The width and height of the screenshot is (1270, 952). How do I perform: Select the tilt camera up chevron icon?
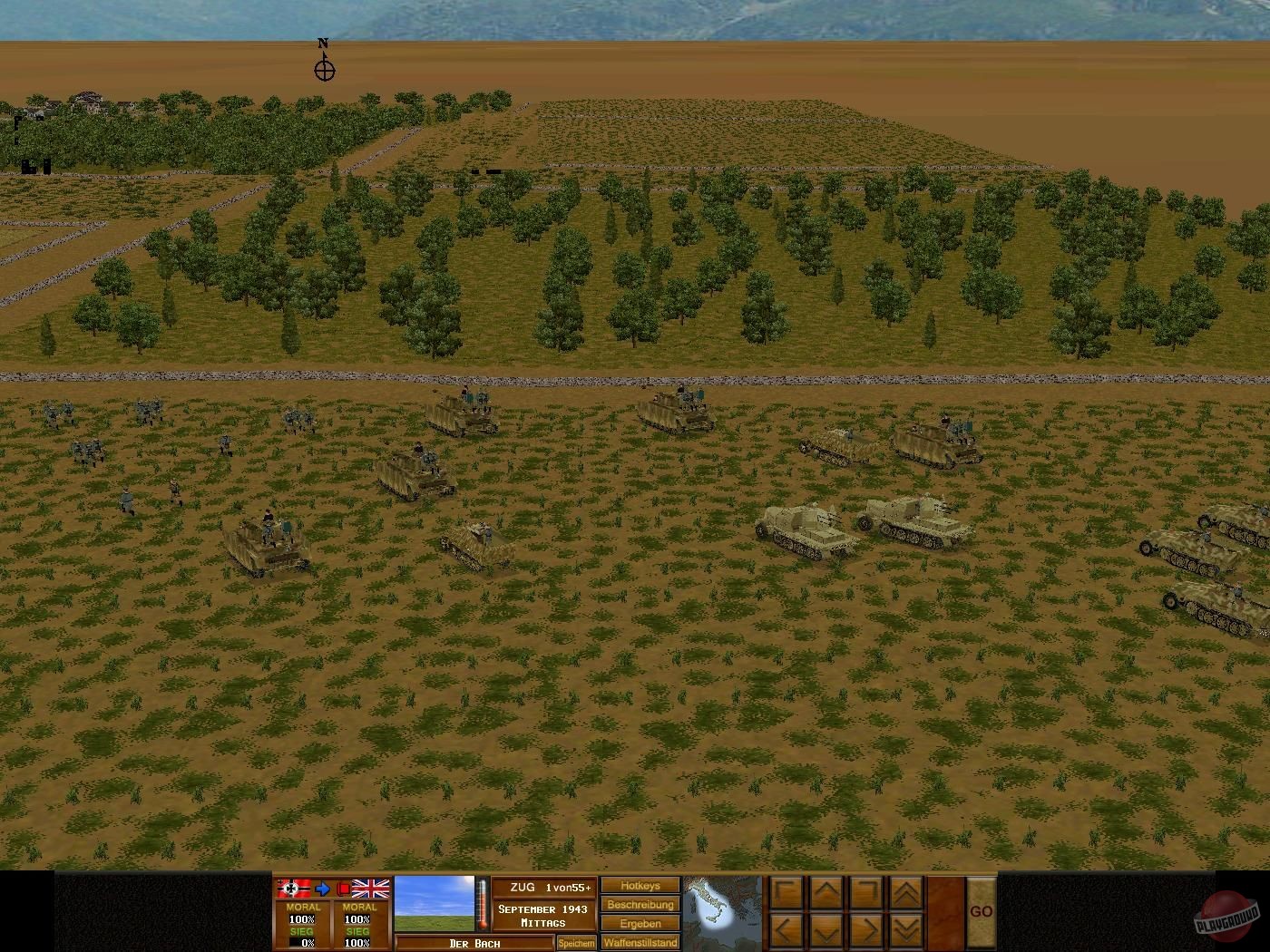825,893
